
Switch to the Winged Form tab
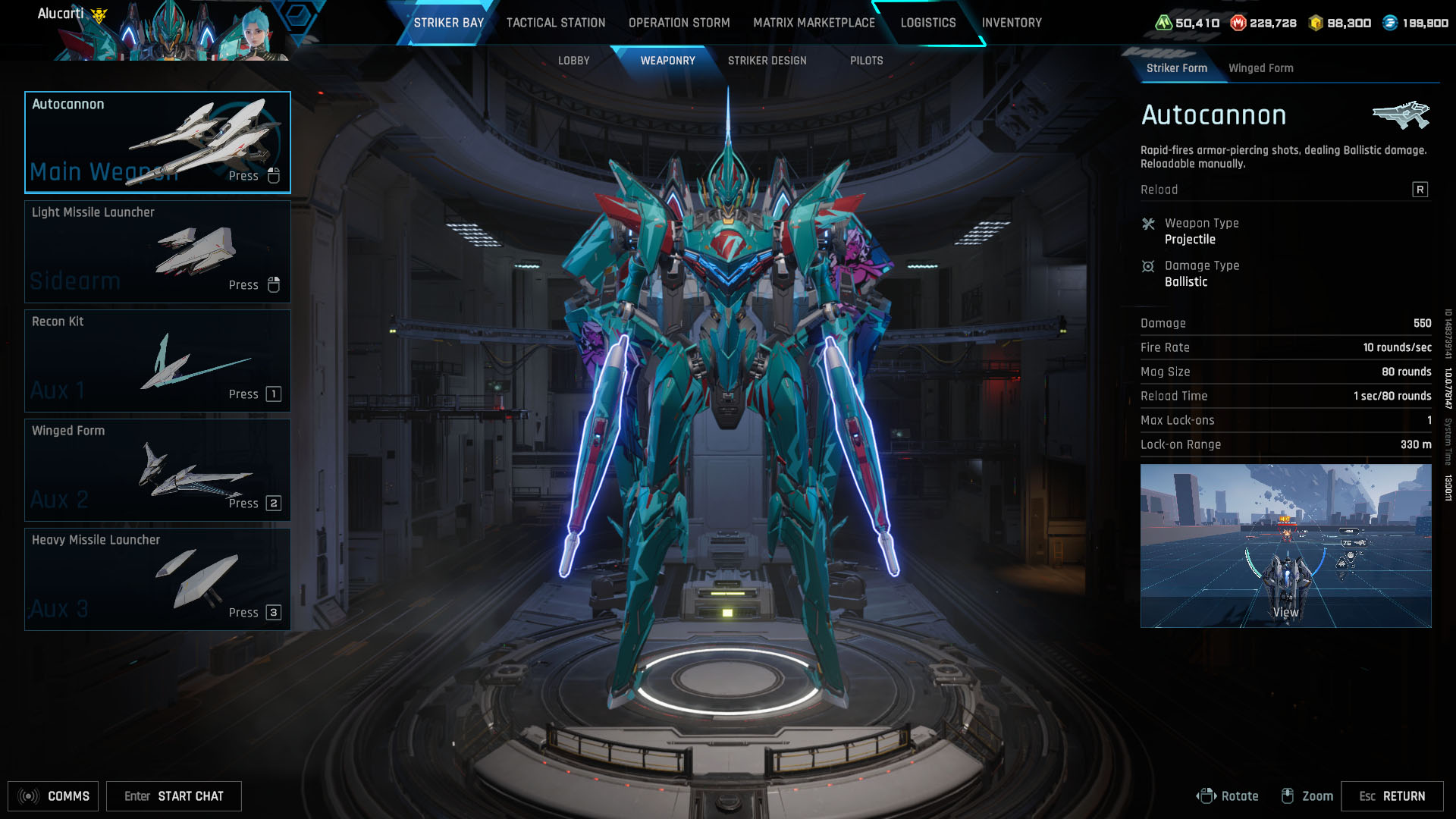coord(1261,67)
